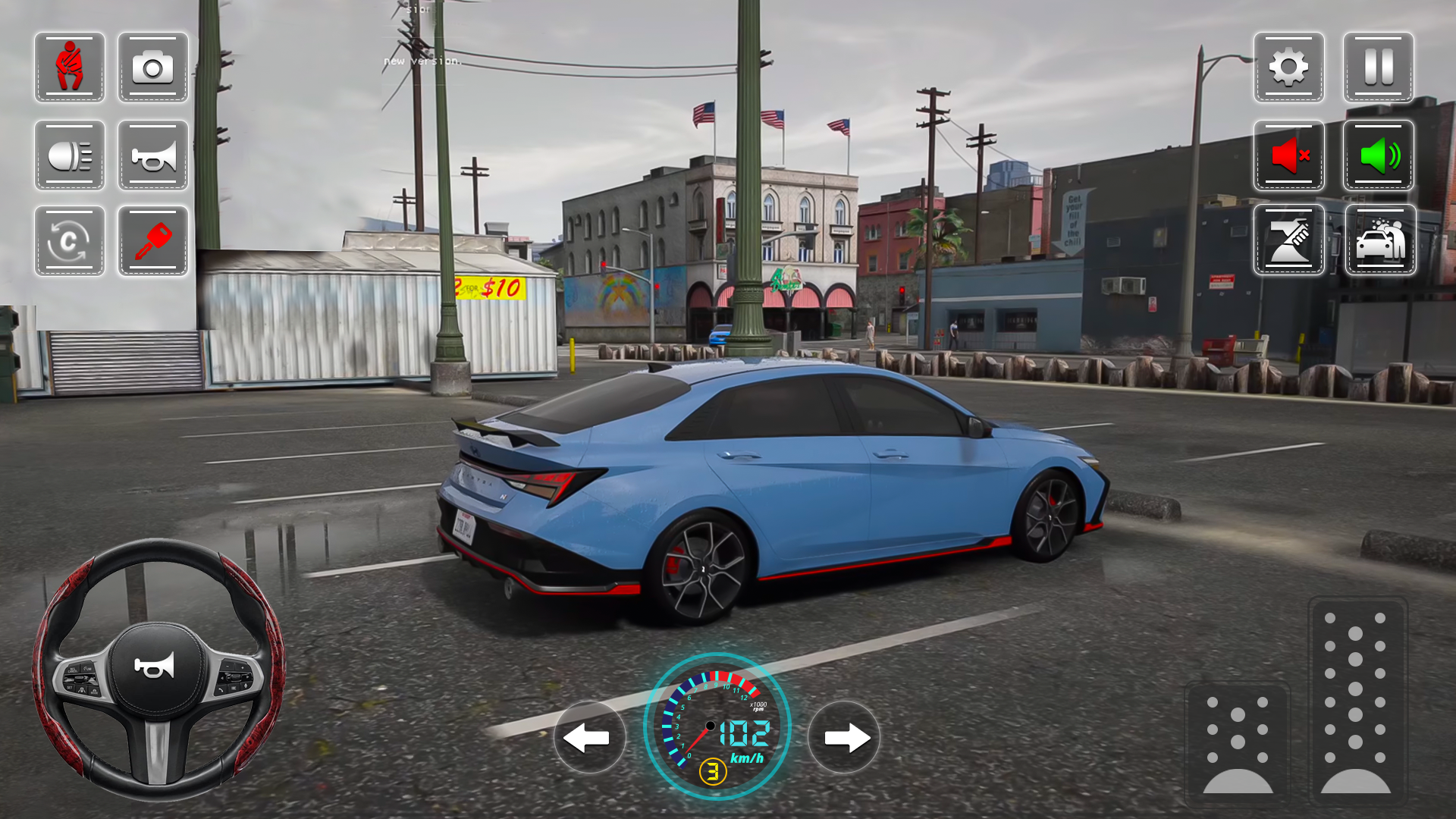Click the snapshot camera icon
The height and width of the screenshot is (819, 1456).
tap(152, 68)
